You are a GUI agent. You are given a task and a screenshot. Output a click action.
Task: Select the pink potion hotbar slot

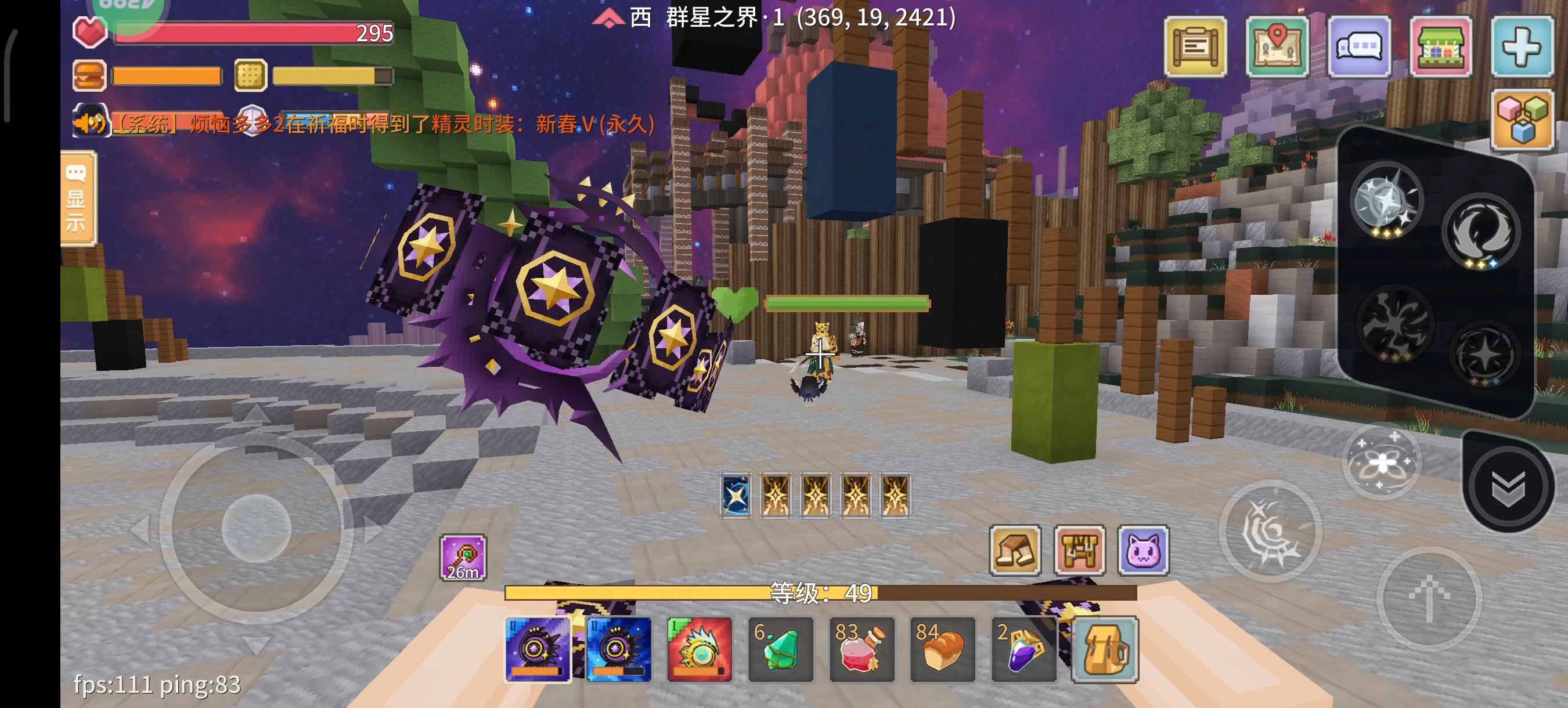point(862,649)
